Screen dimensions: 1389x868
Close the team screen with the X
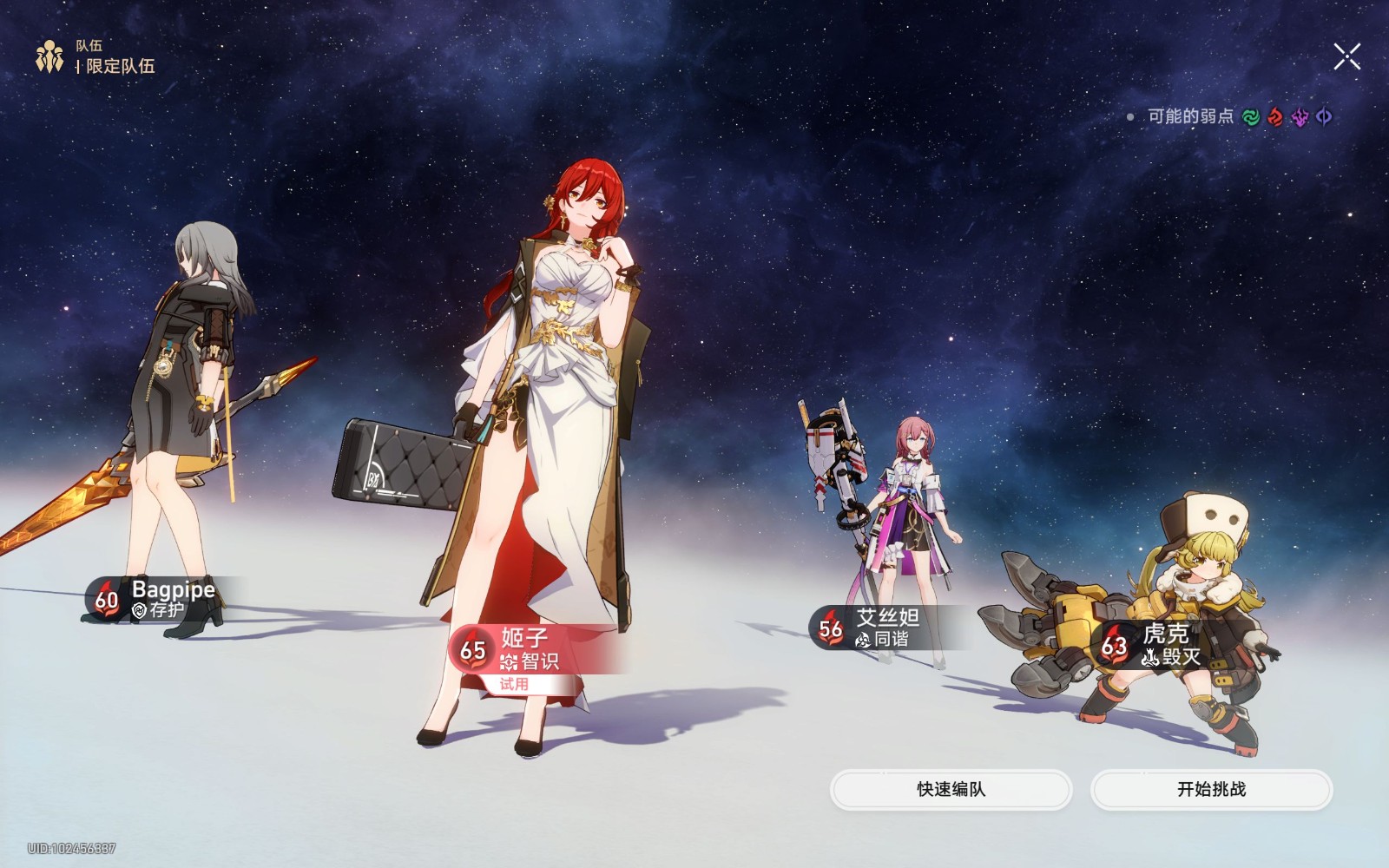click(1346, 57)
